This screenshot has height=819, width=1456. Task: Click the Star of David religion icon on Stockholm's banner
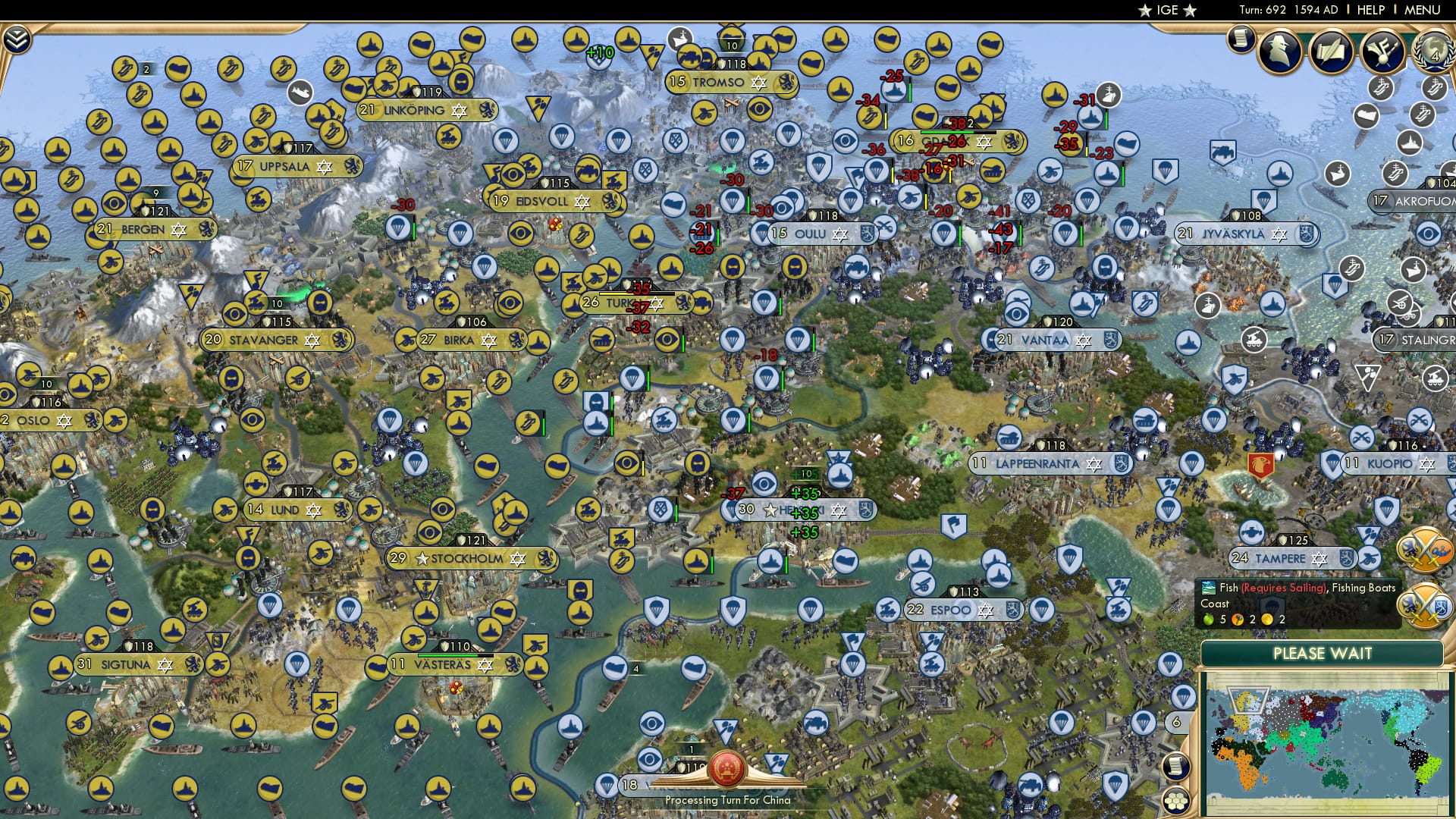click(x=518, y=559)
